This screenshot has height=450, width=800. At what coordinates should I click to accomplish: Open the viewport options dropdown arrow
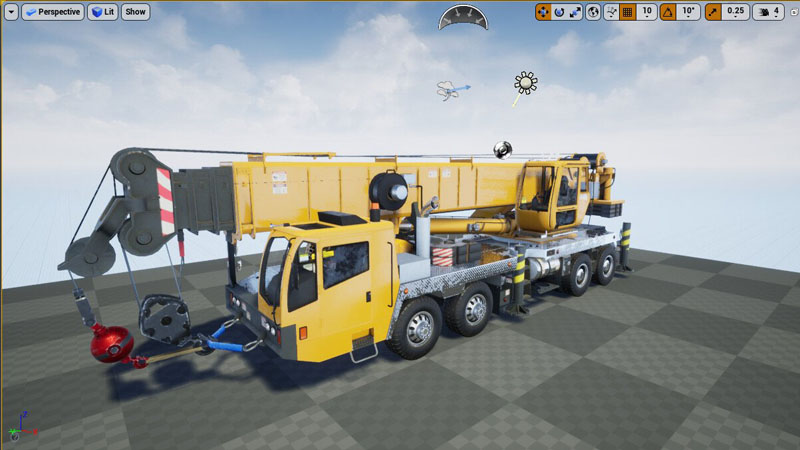point(11,12)
